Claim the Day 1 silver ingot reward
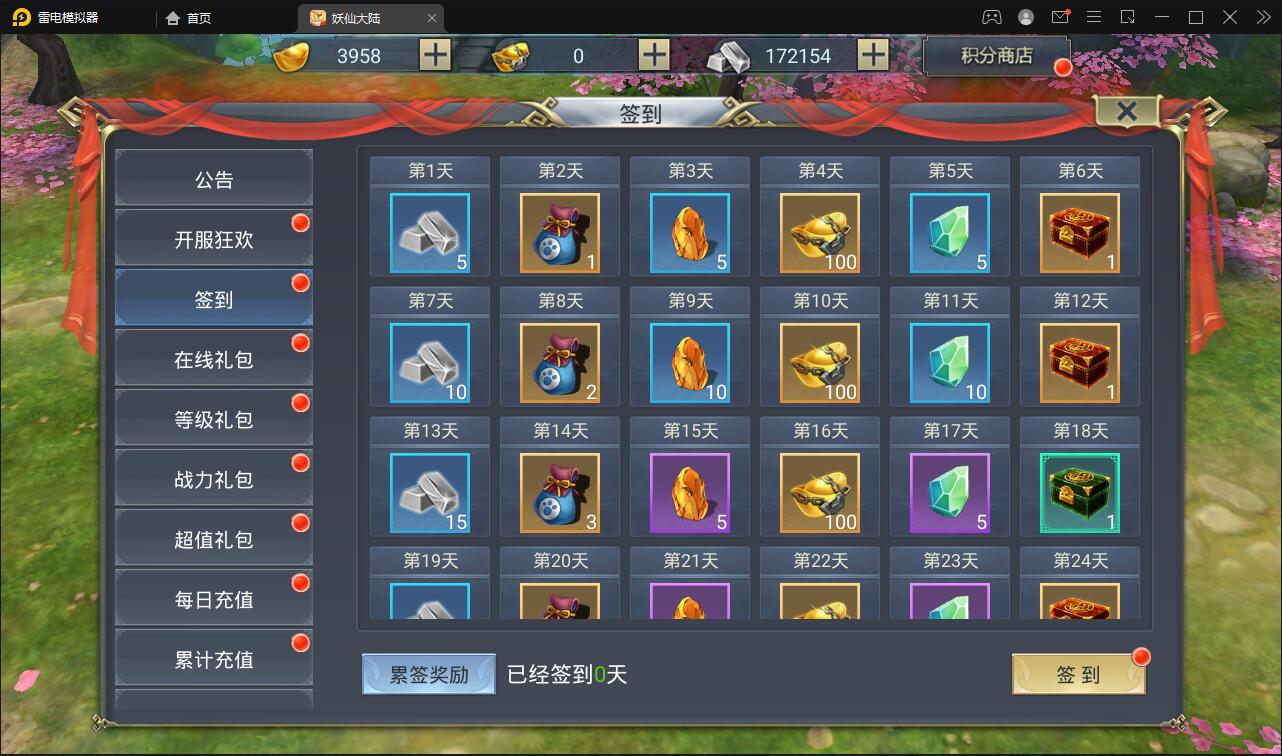The image size is (1282, 756). [429, 234]
